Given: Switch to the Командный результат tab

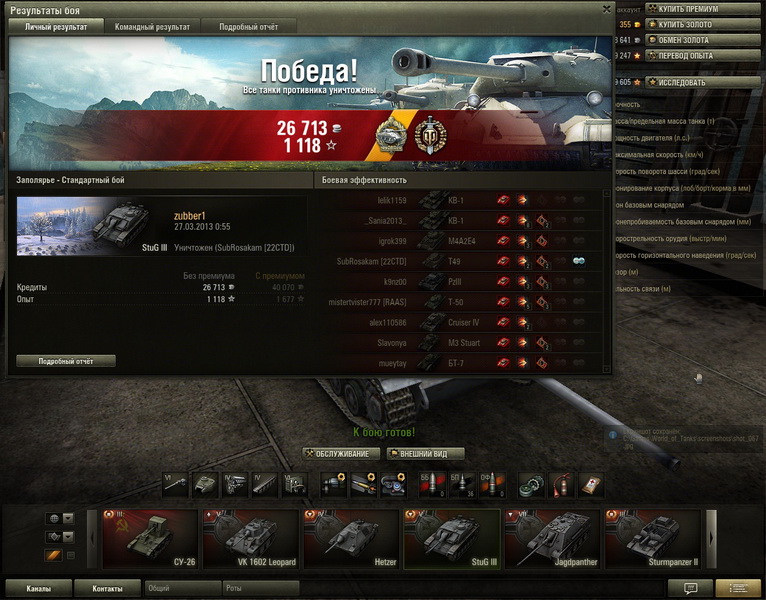Looking at the screenshot, I should pos(152,27).
